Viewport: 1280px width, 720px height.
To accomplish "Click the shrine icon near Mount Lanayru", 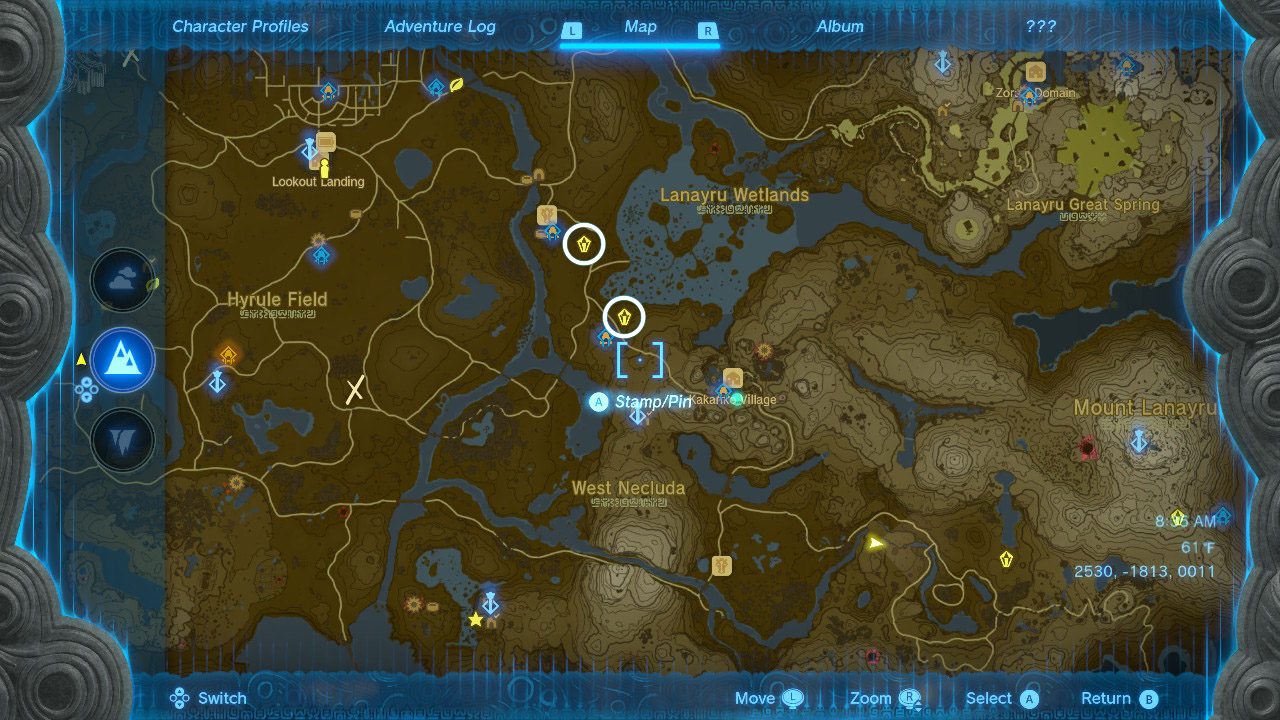I will 1138,440.
